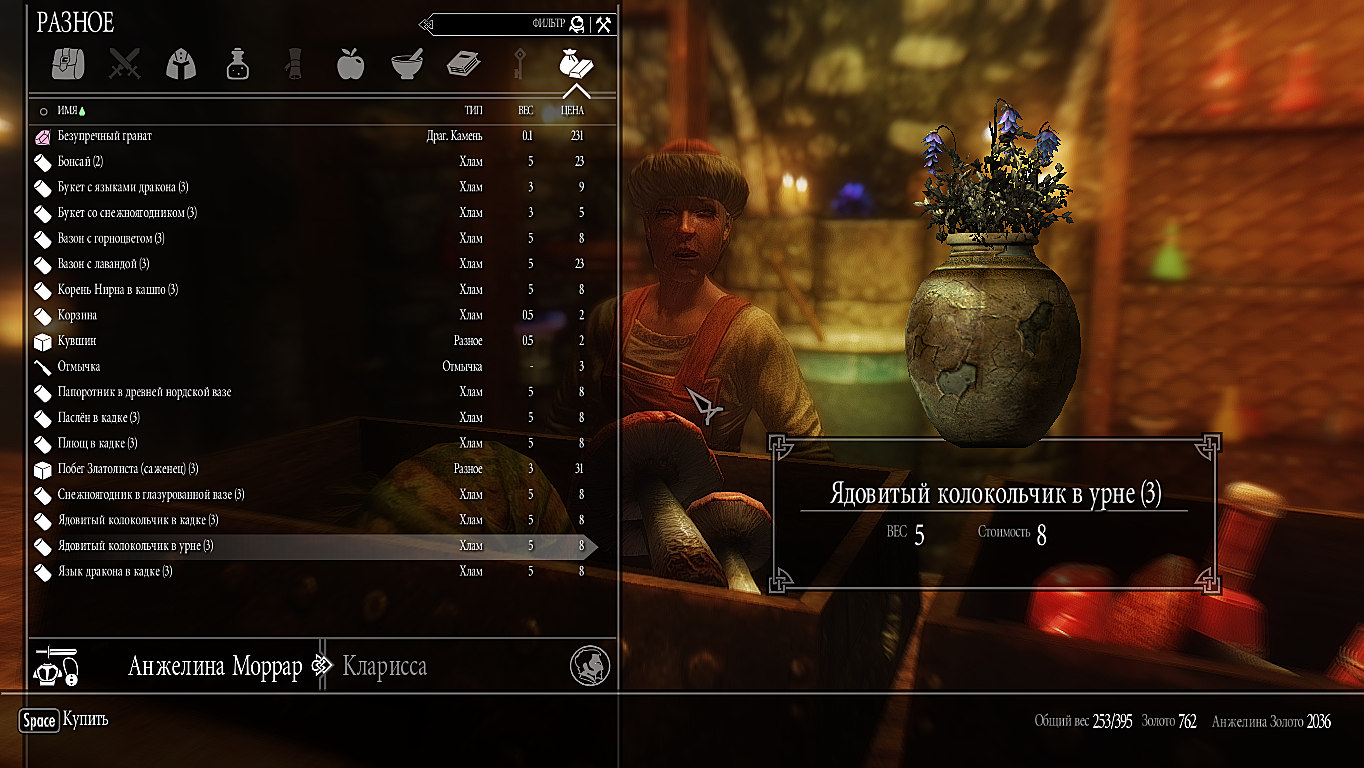Sort the list by the ВЕС column
The width and height of the screenshot is (1364, 768).
pos(525,111)
